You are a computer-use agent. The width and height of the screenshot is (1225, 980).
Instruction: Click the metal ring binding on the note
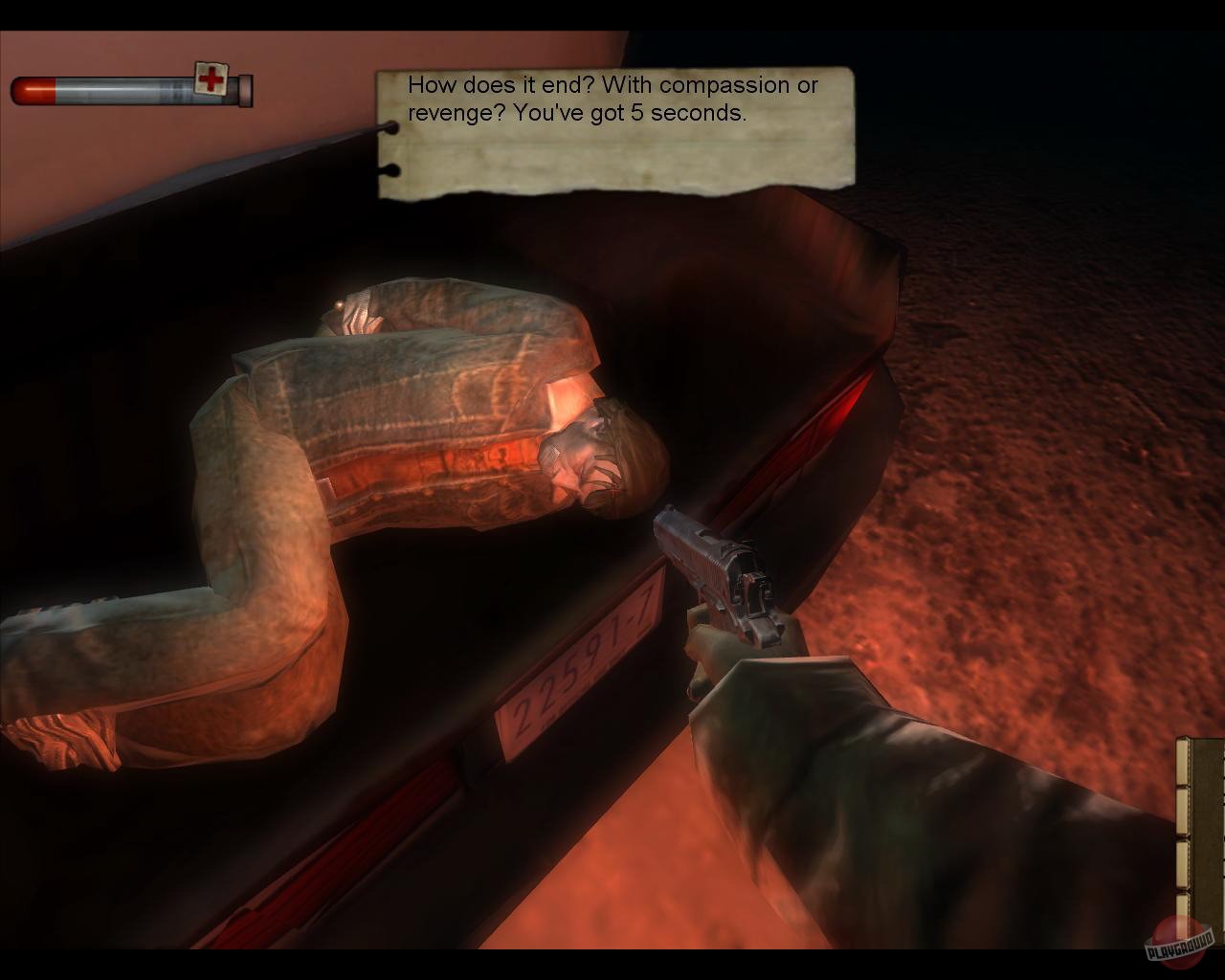click(390, 127)
